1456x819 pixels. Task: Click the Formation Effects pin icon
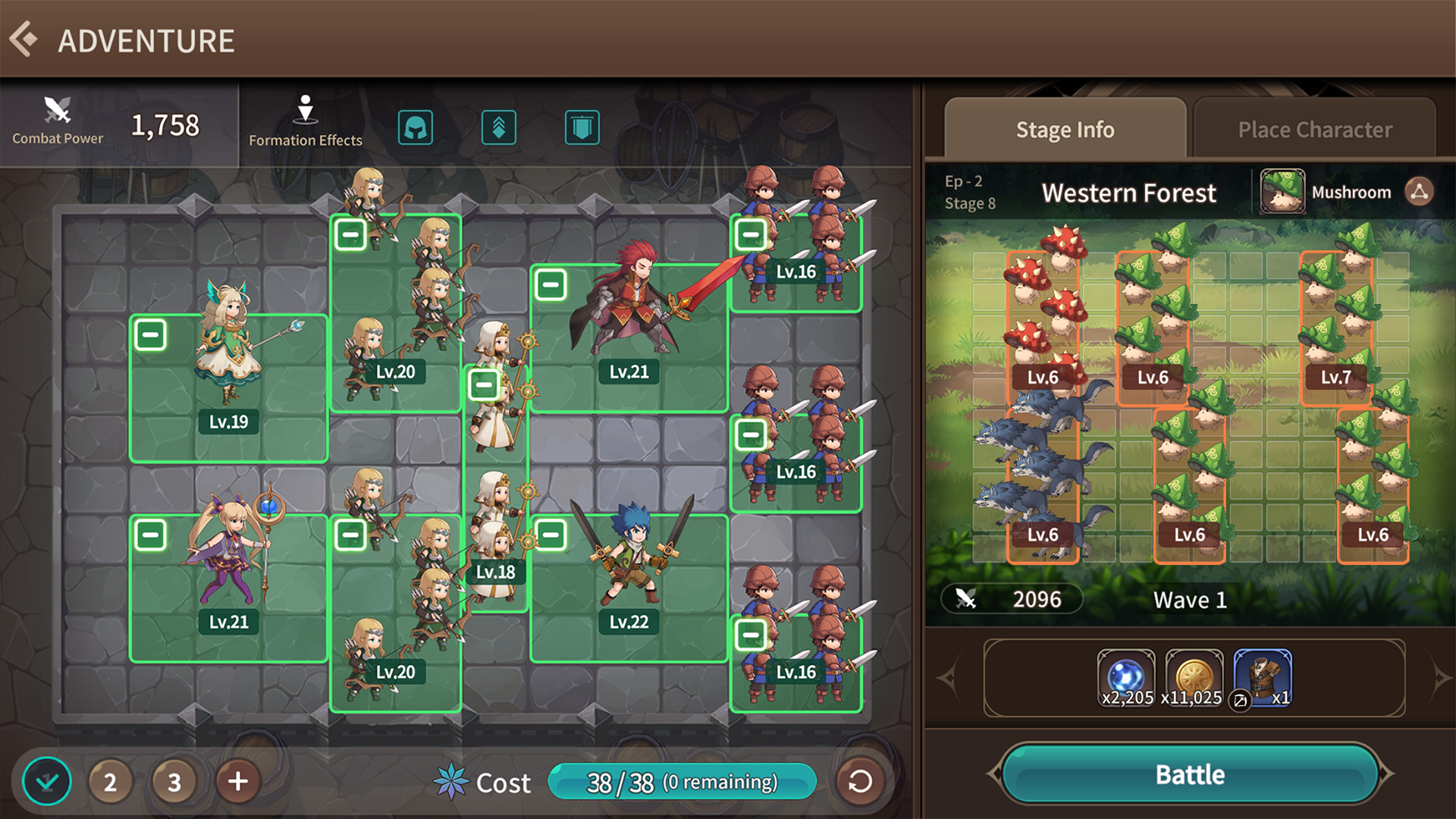click(x=305, y=110)
